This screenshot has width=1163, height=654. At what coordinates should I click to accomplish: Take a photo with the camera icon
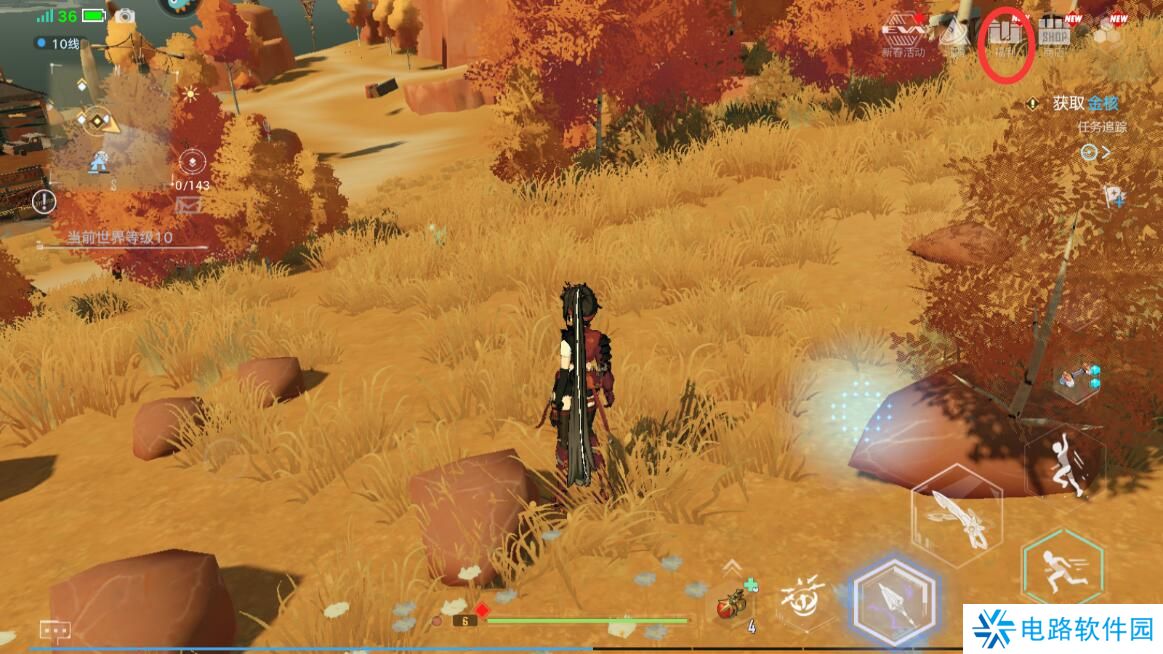[x=125, y=16]
